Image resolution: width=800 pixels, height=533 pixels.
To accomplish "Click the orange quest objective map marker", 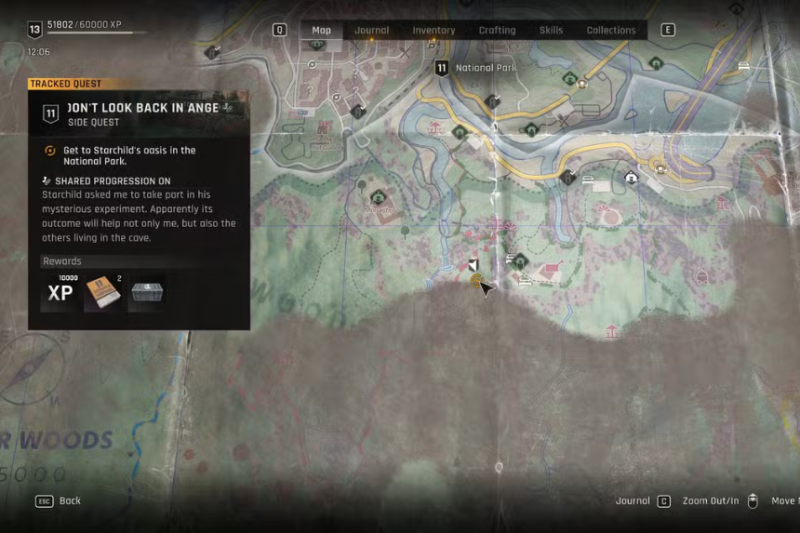I will point(476,281).
